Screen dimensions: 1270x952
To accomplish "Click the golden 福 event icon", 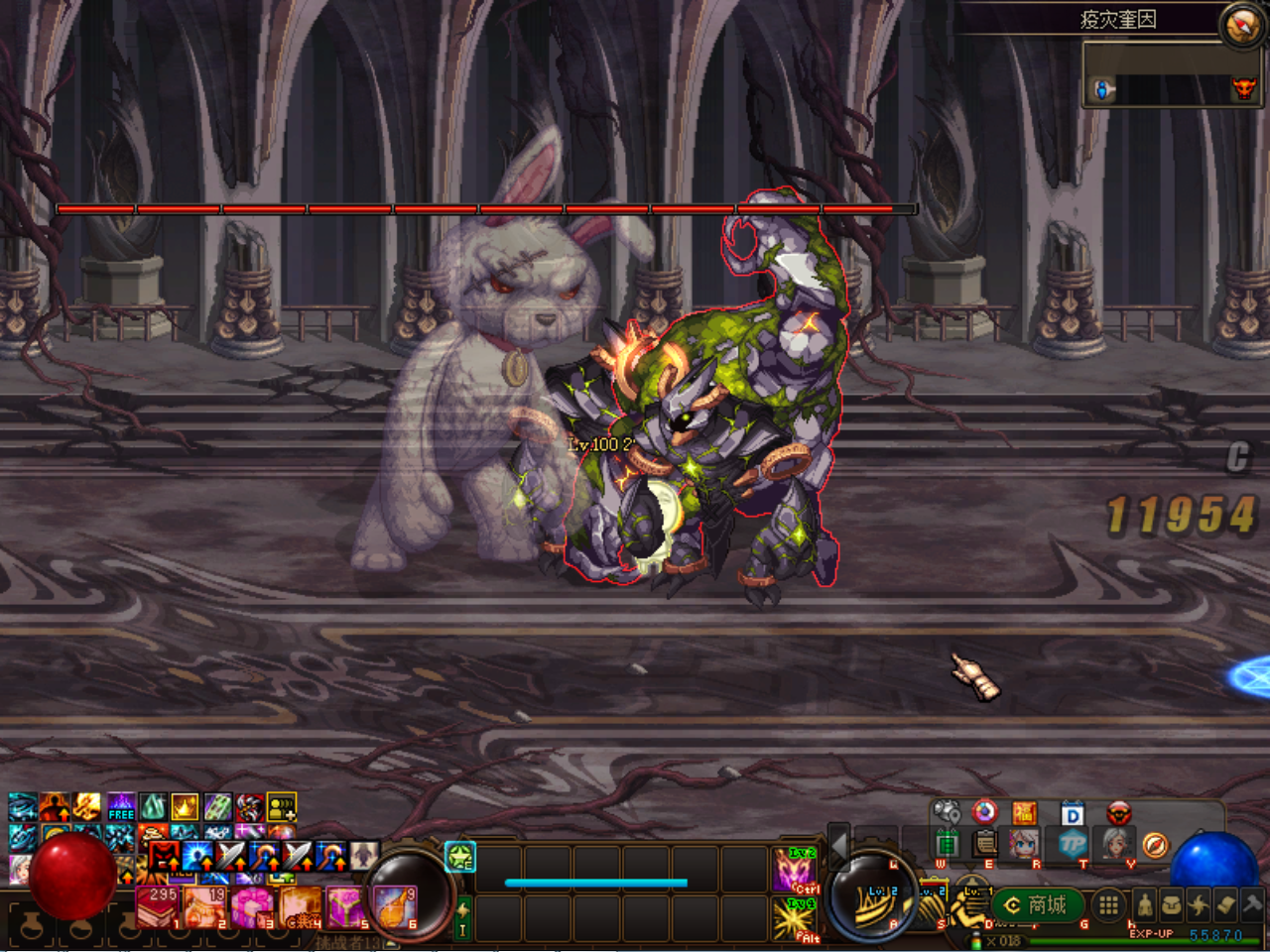I will (1023, 813).
